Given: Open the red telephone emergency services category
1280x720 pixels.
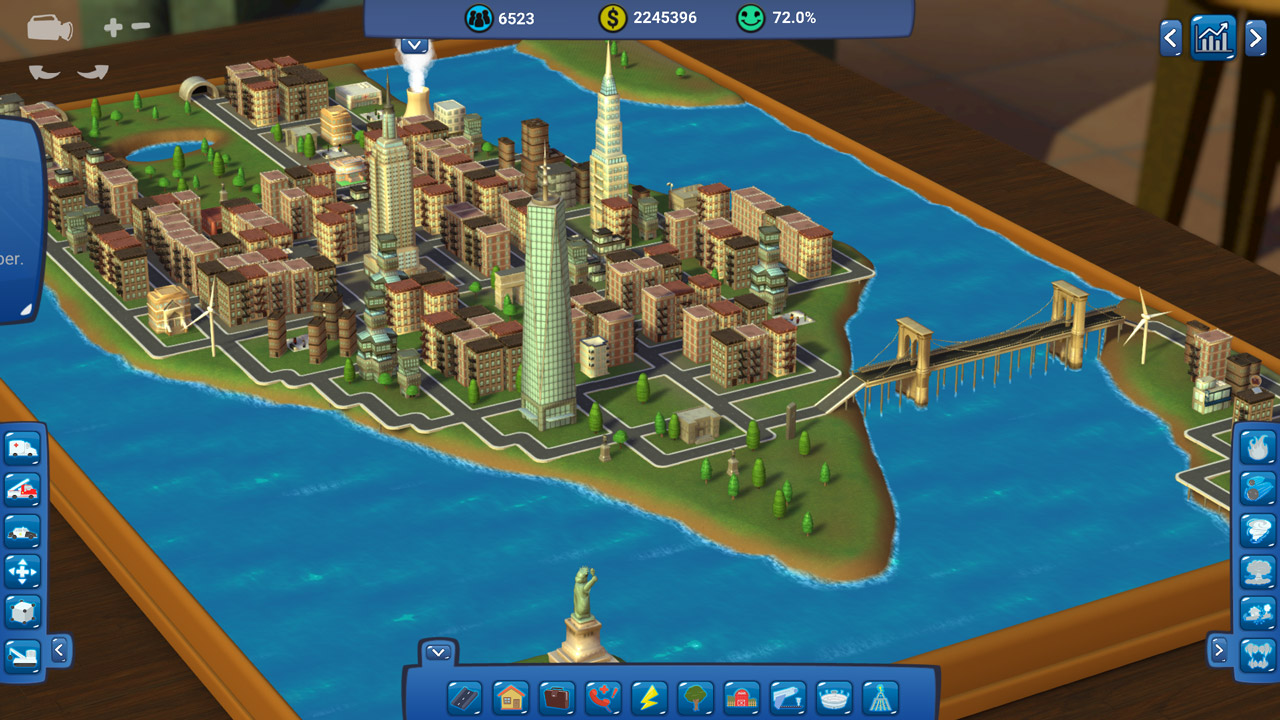Looking at the screenshot, I should [603, 697].
